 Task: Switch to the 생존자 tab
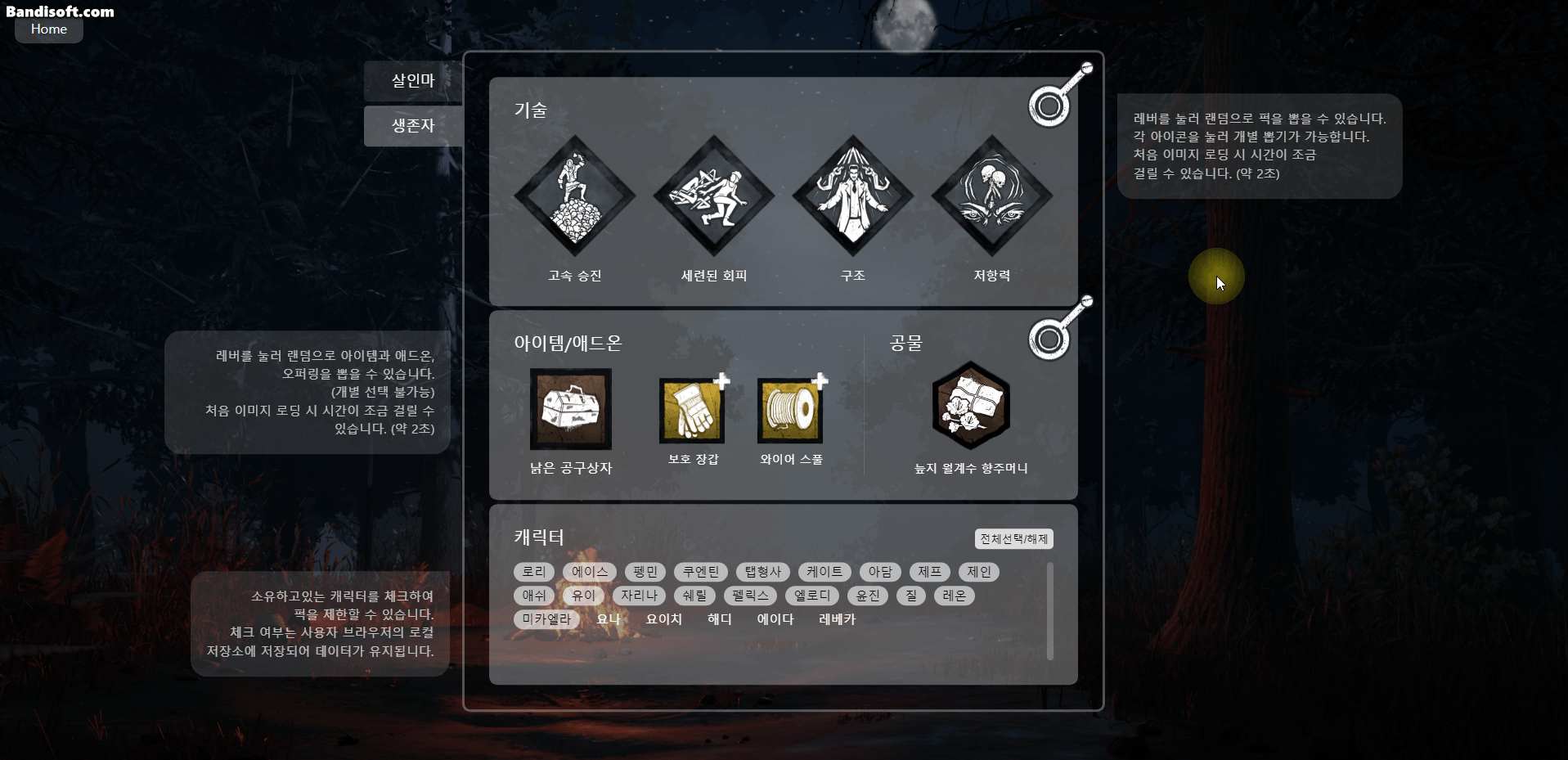(412, 125)
